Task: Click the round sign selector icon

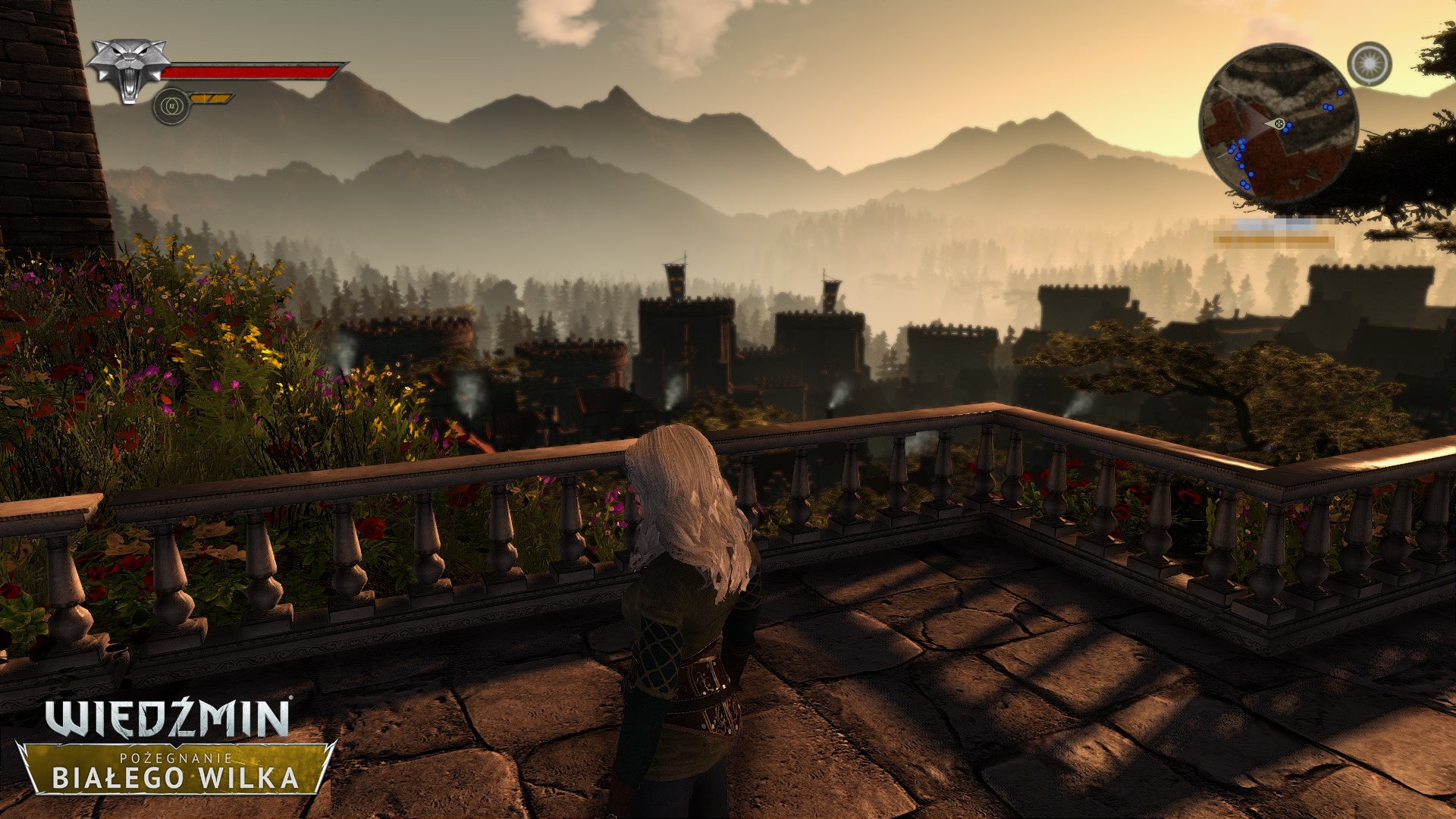Action: click(x=171, y=106)
